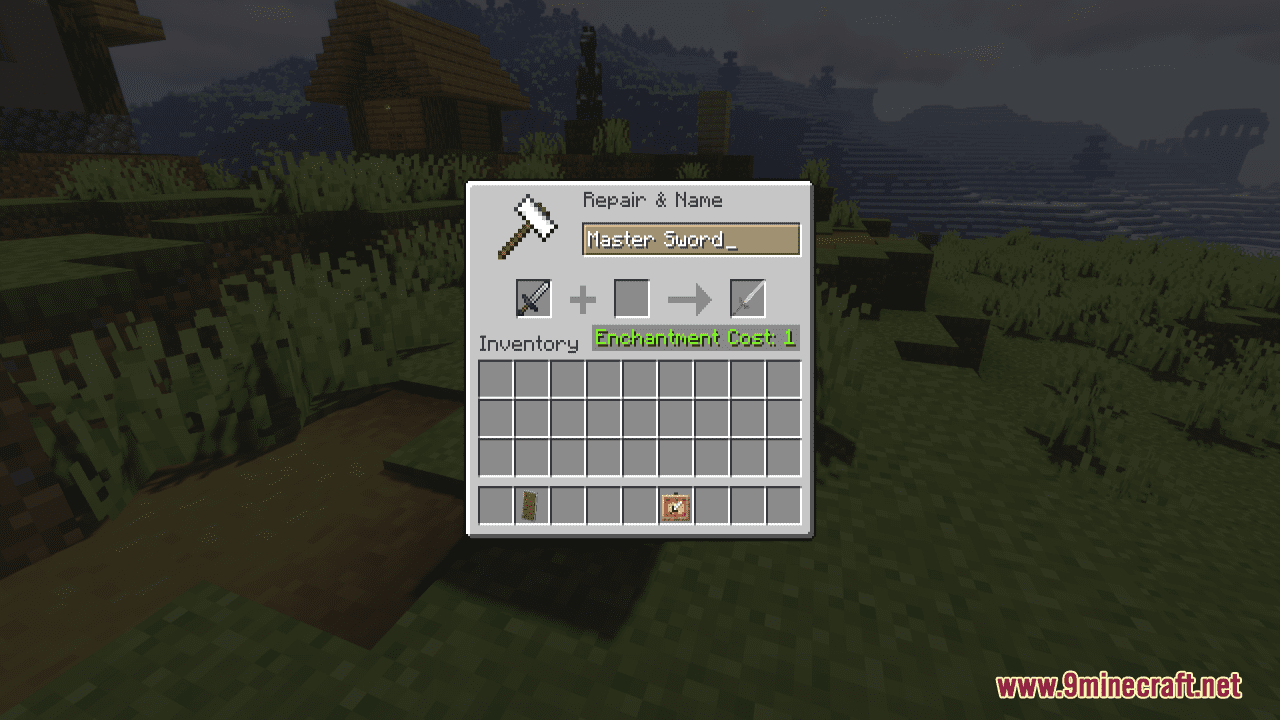Image resolution: width=1280 pixels, height=720 pixels.
Task: Click the Enchantment Cost: 1 label
Action: click(694, 338)
